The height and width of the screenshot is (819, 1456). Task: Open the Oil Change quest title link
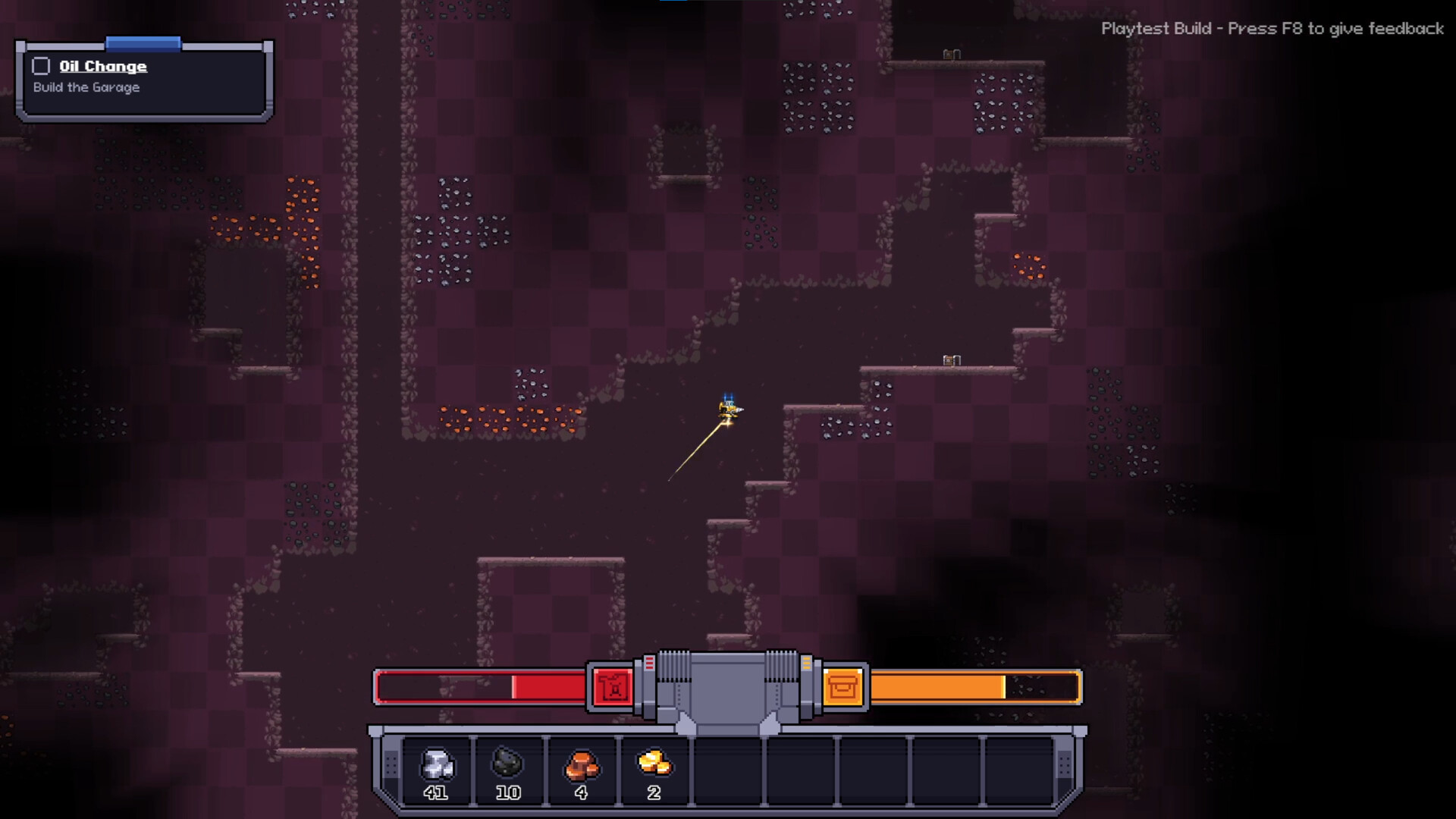(x=102, y=66)
